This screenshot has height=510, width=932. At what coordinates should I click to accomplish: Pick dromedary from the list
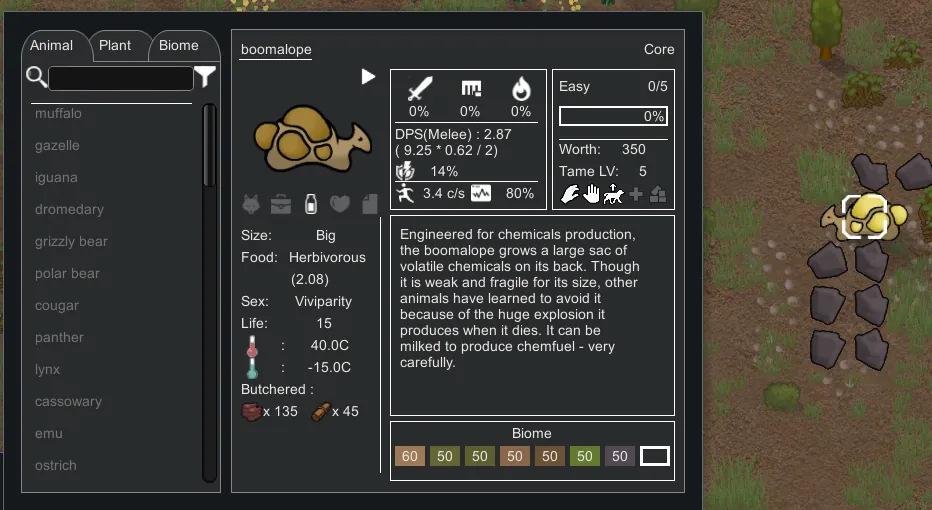coord(69,210)
